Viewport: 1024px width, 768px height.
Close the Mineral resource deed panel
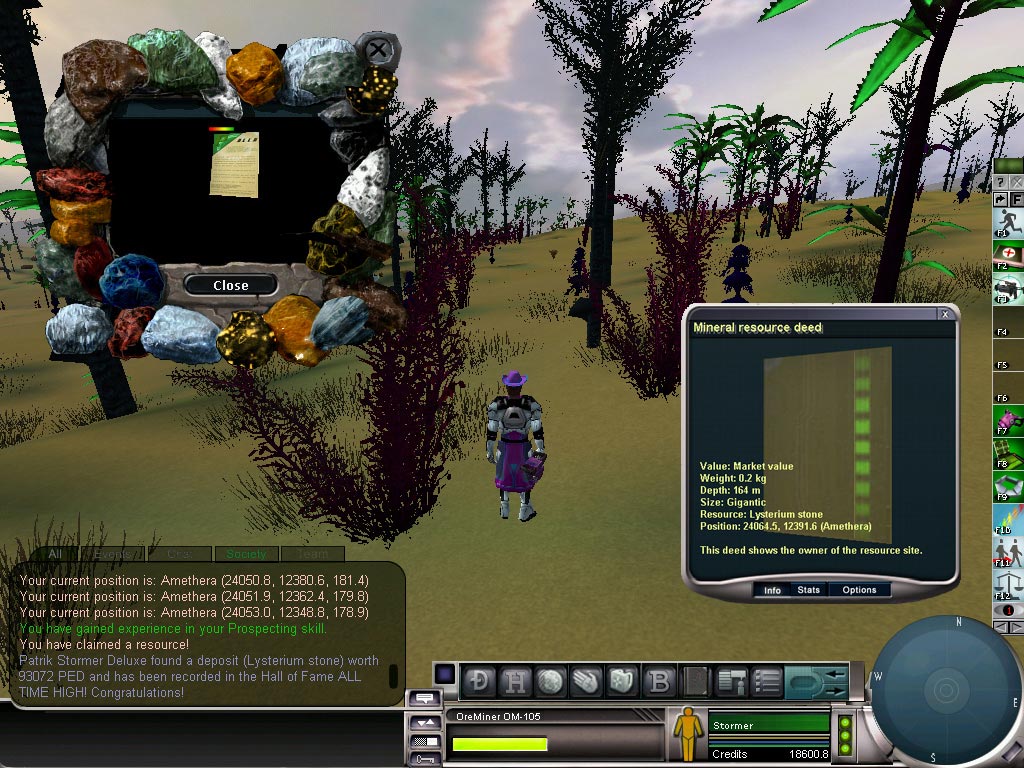(945, 314)
